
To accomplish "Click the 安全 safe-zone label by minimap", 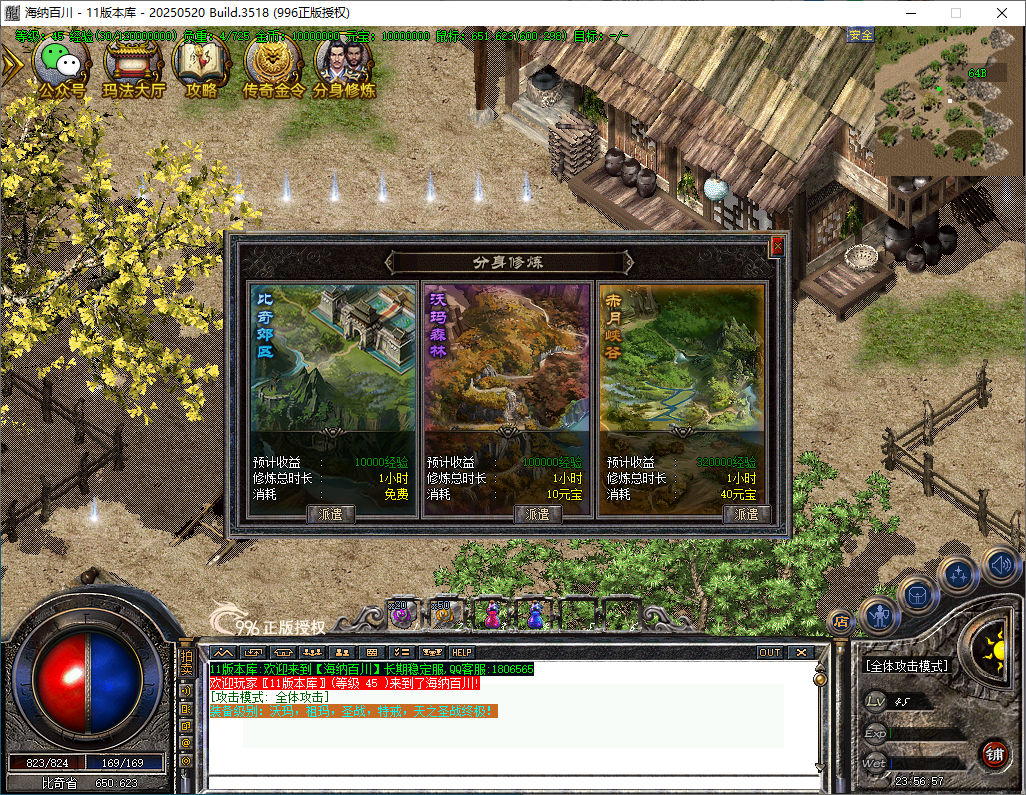I will click(x=860, y=35).
